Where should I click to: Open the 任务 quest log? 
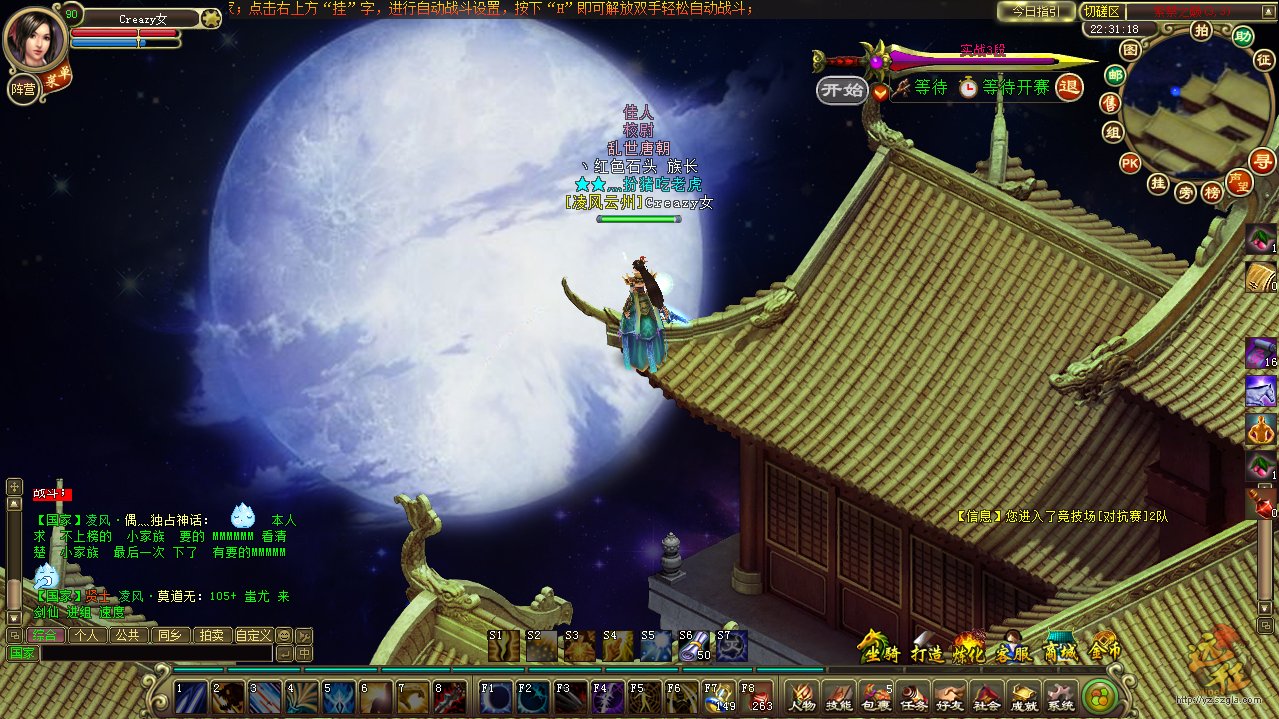(912, 696)
